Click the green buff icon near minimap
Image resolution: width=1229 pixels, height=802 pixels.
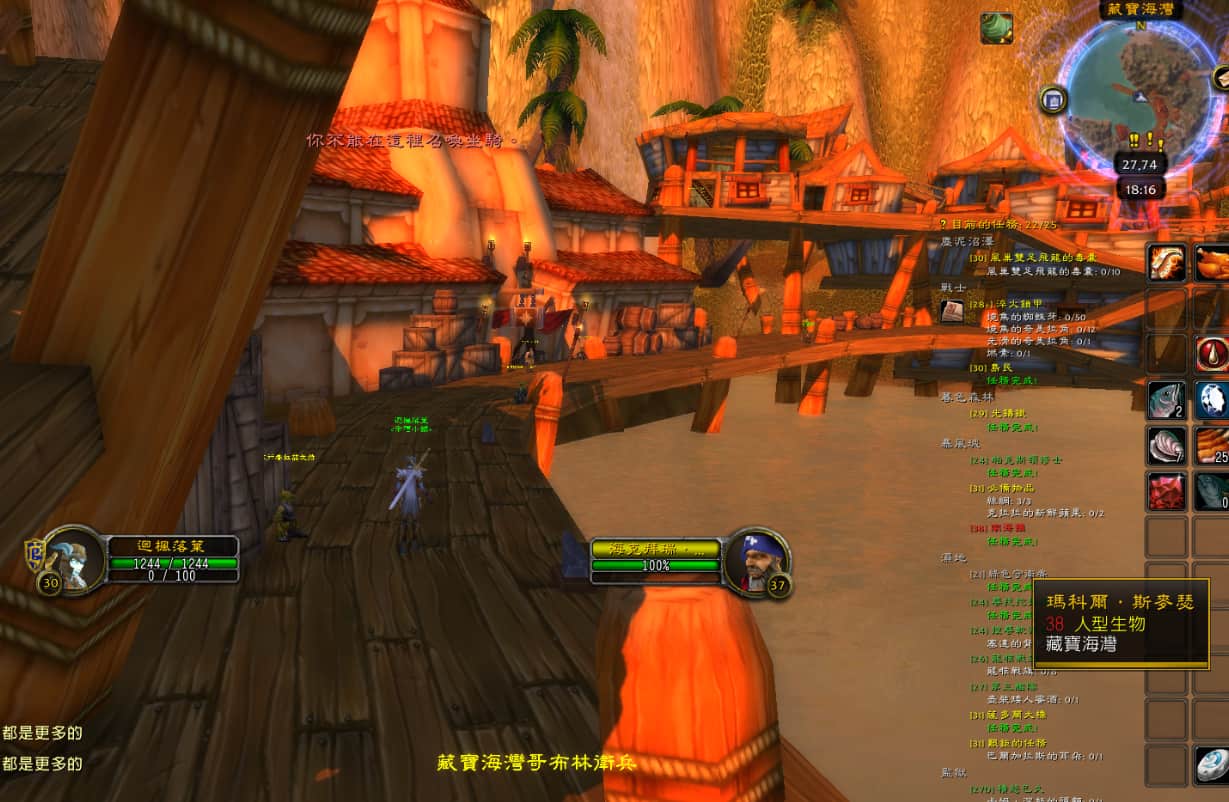[996, 28]
